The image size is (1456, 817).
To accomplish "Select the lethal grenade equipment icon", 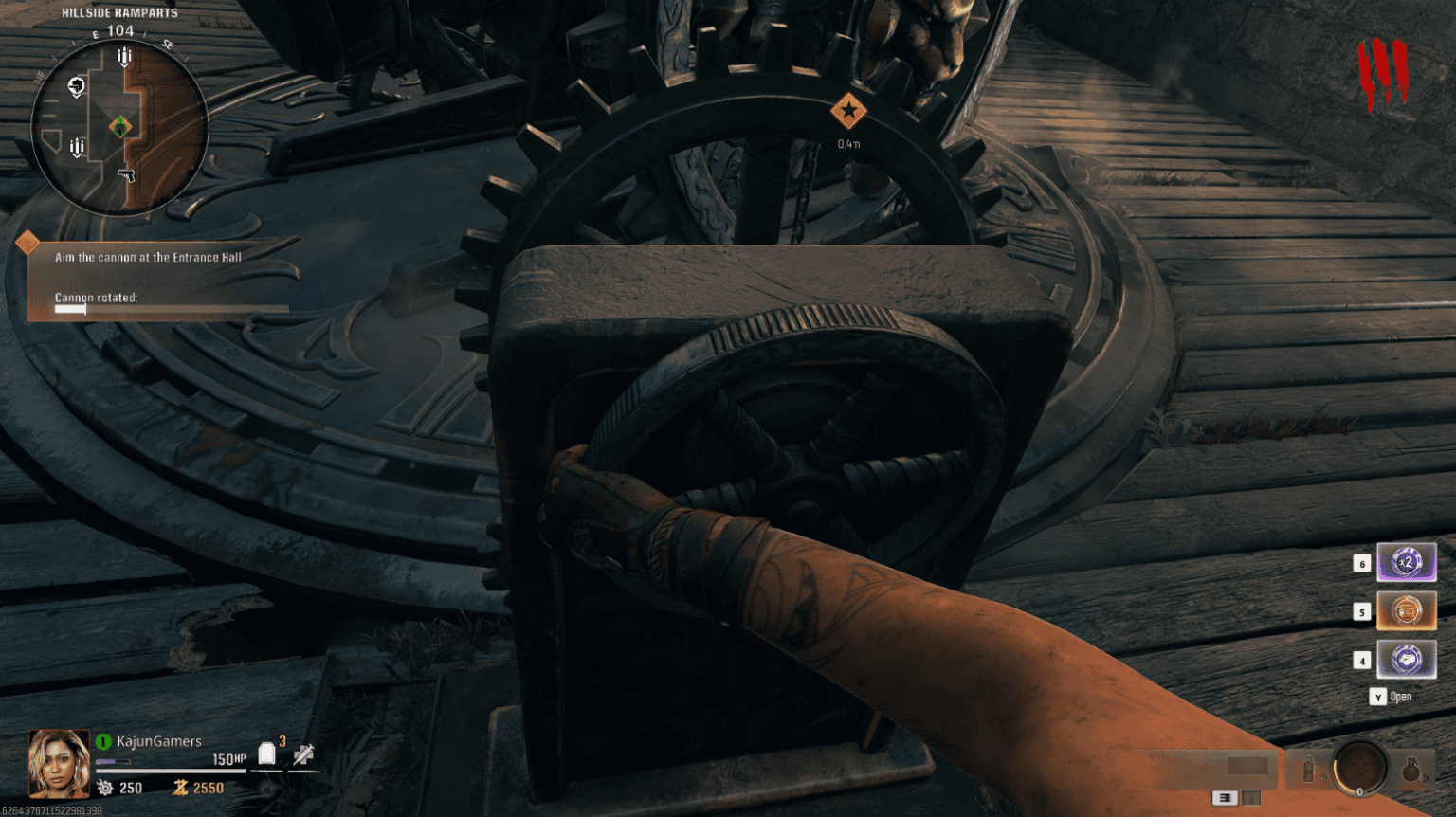I will point(1411,769).
